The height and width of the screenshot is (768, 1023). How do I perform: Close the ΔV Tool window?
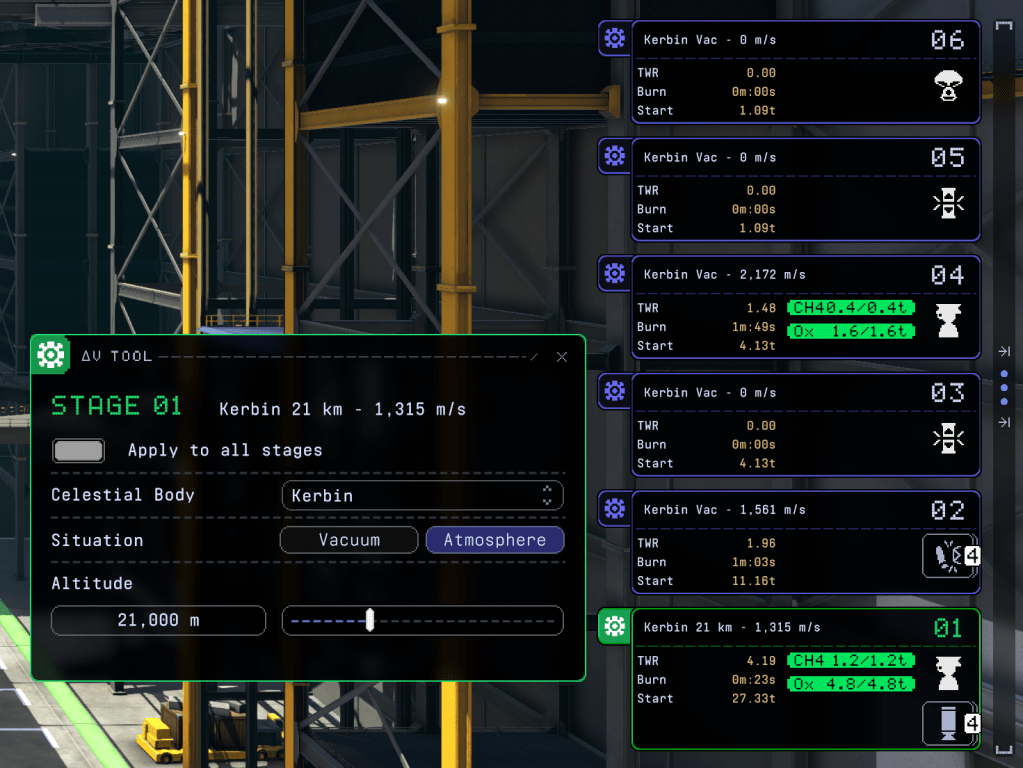pyautogui.click(x=562, y=357)
